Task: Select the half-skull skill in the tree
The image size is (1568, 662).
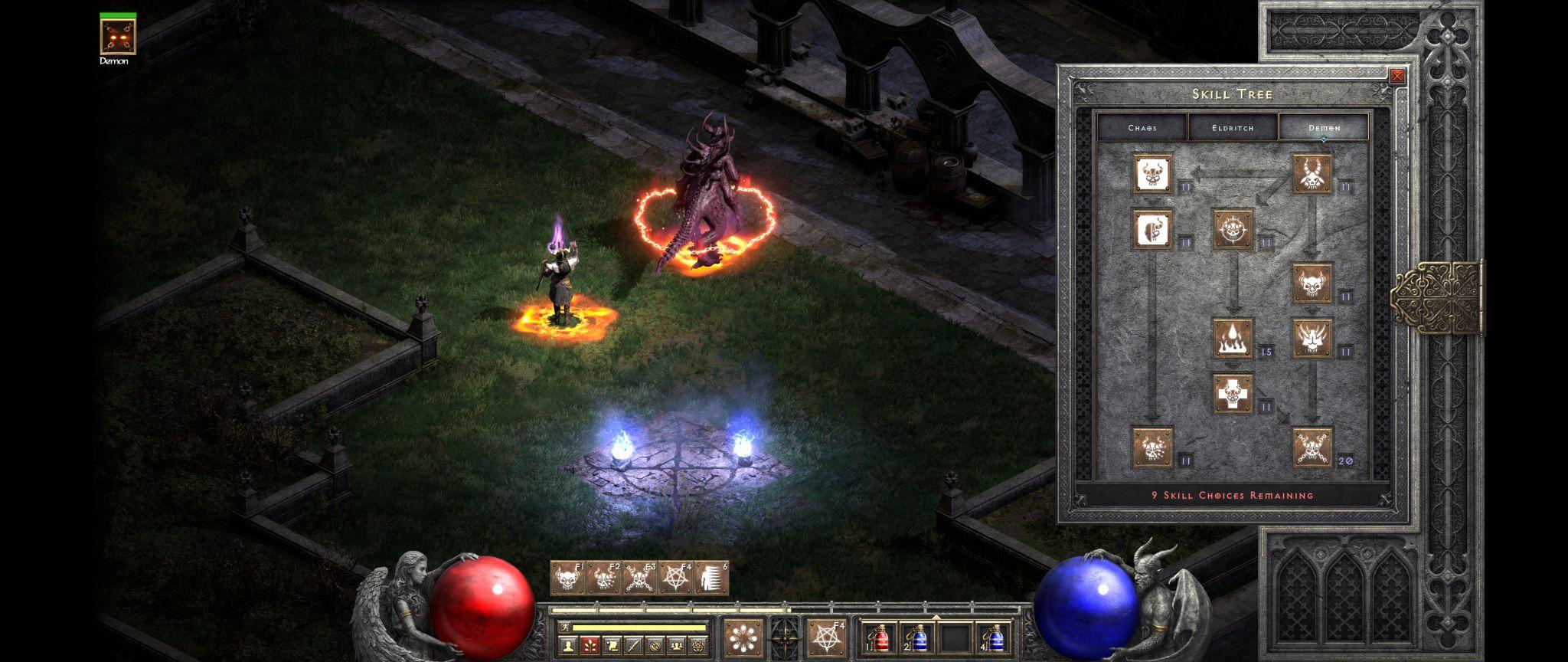Action: tap(1153, 230)
